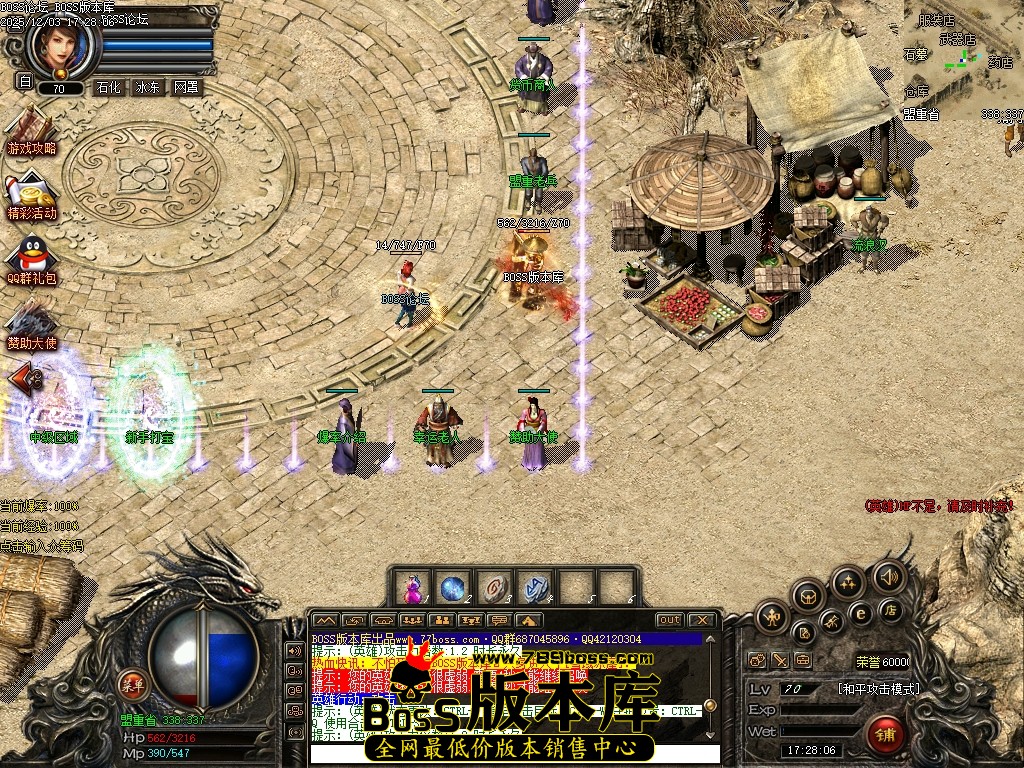Open the bag chest round button
This screenshot has width=1024, height=768.
[808, 597]
